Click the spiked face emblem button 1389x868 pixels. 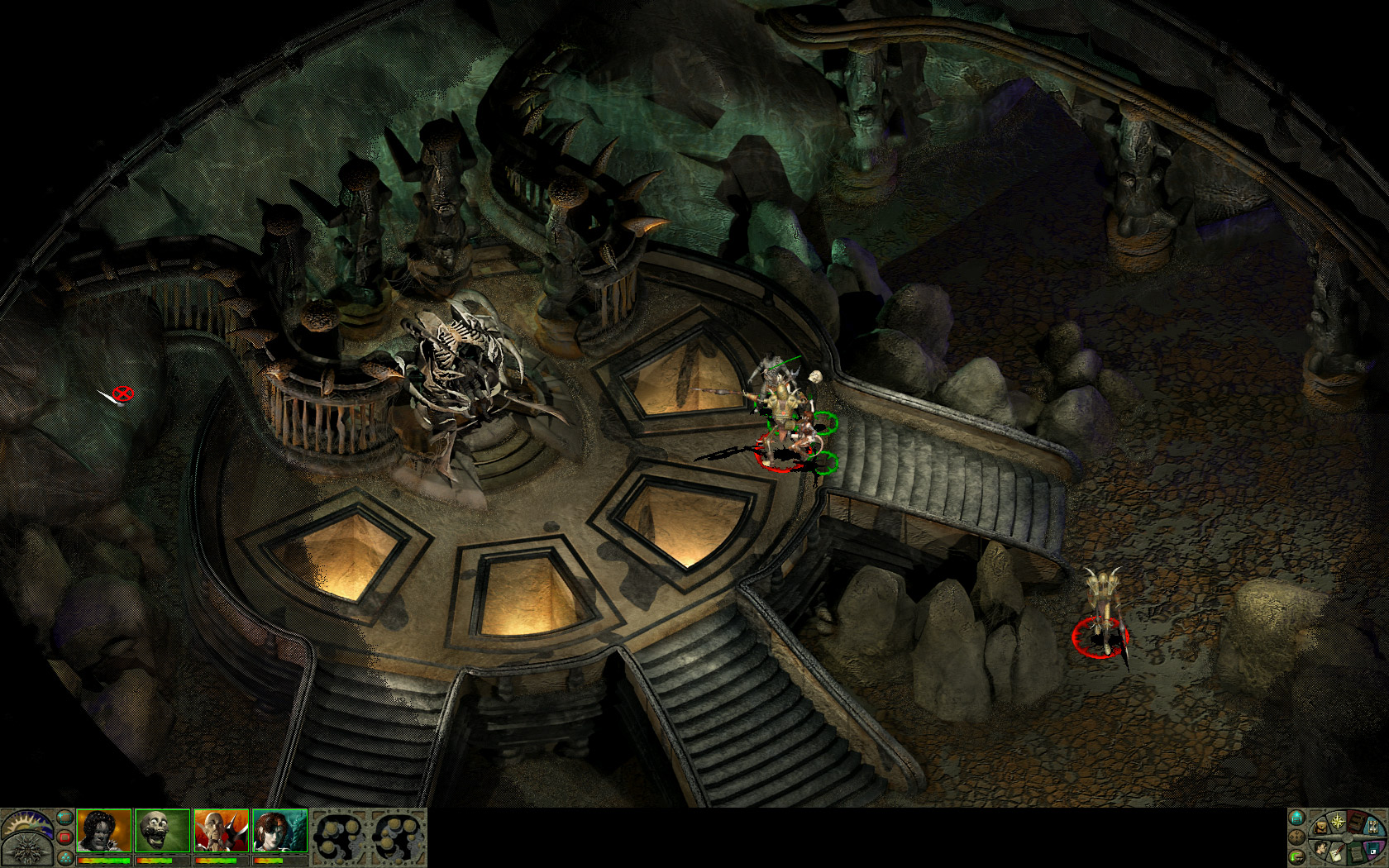pyautogui.click(x=27, y=850)
